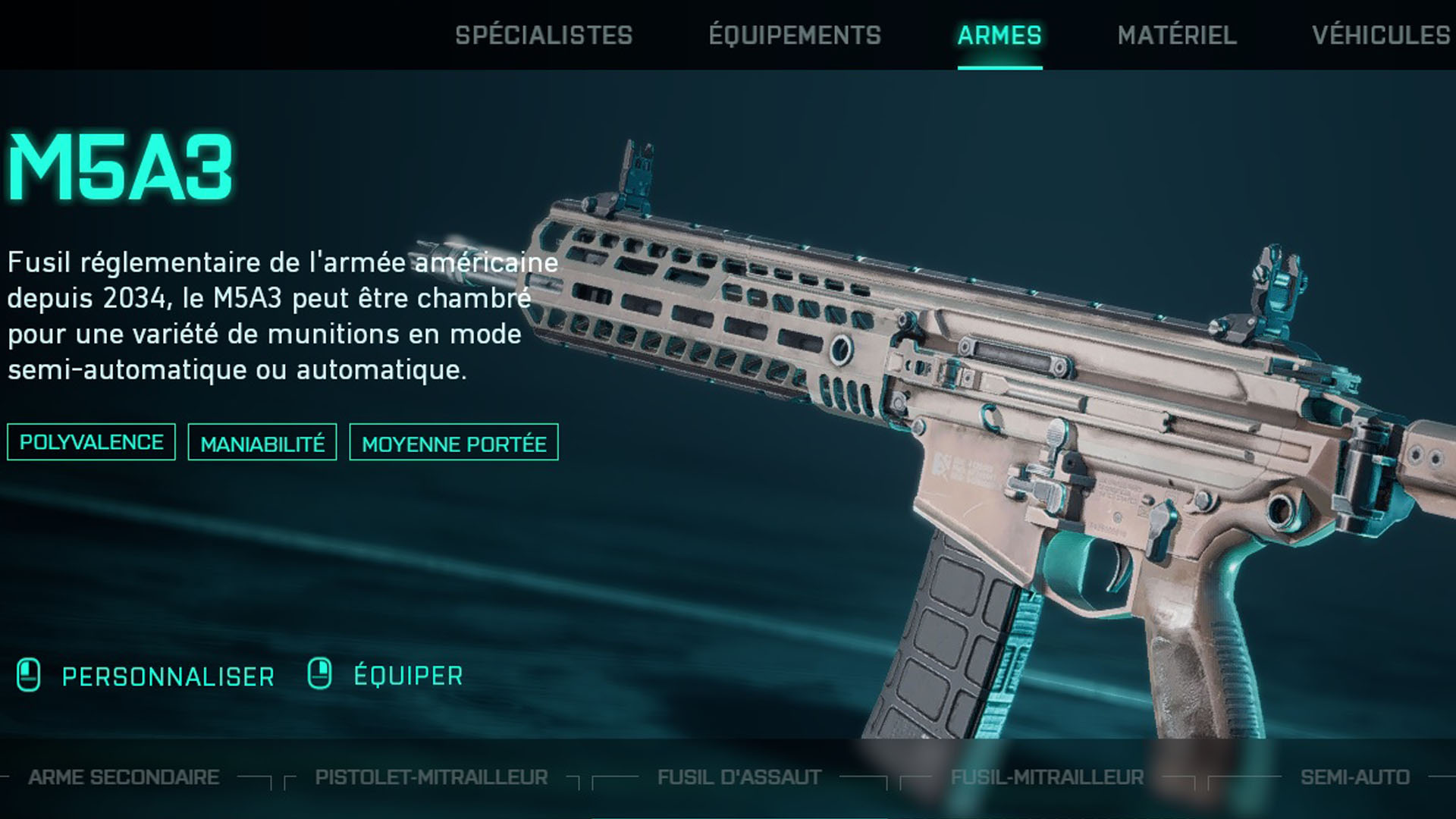Image resolution: width=1456 pixels, height=819 pixels.
Task: Toggle the POLYVALENCE trait tag
Action: [x=91, y=442]
